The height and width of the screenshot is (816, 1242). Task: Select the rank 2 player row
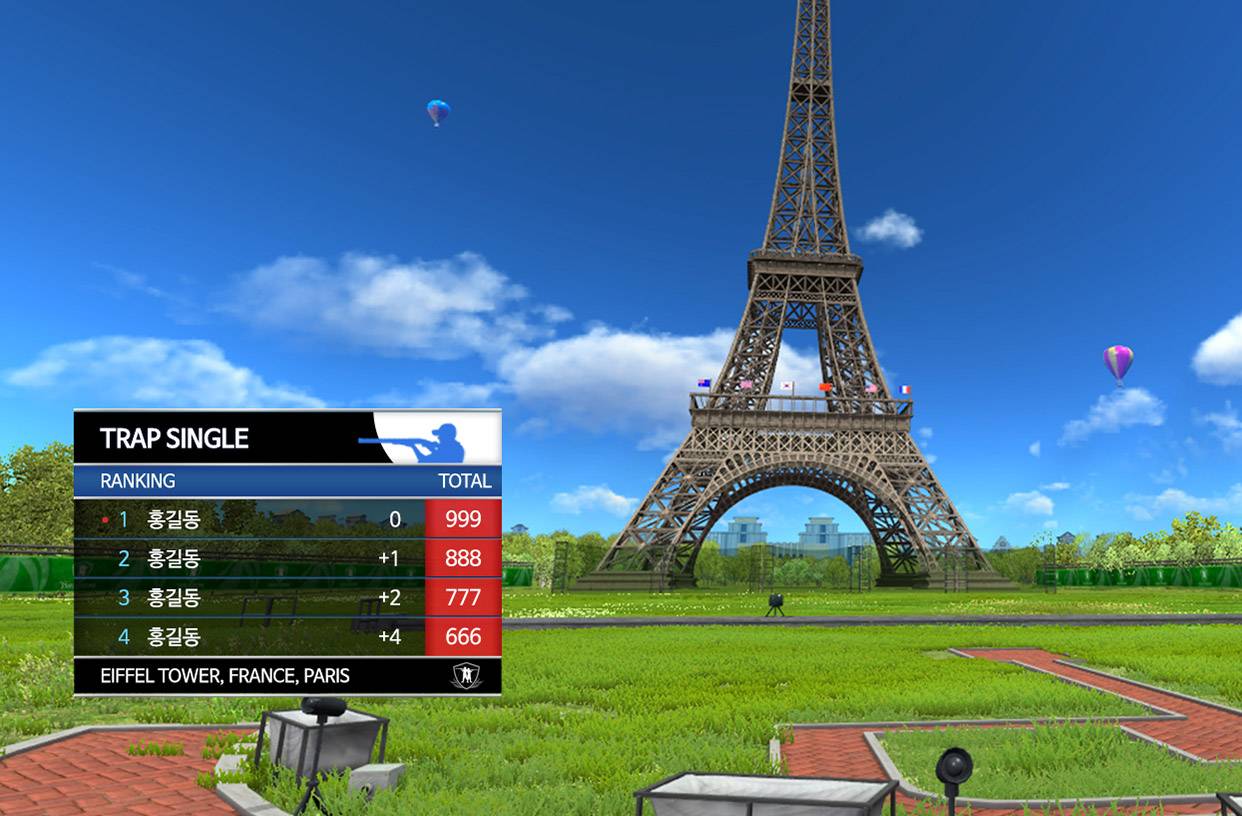287,558
